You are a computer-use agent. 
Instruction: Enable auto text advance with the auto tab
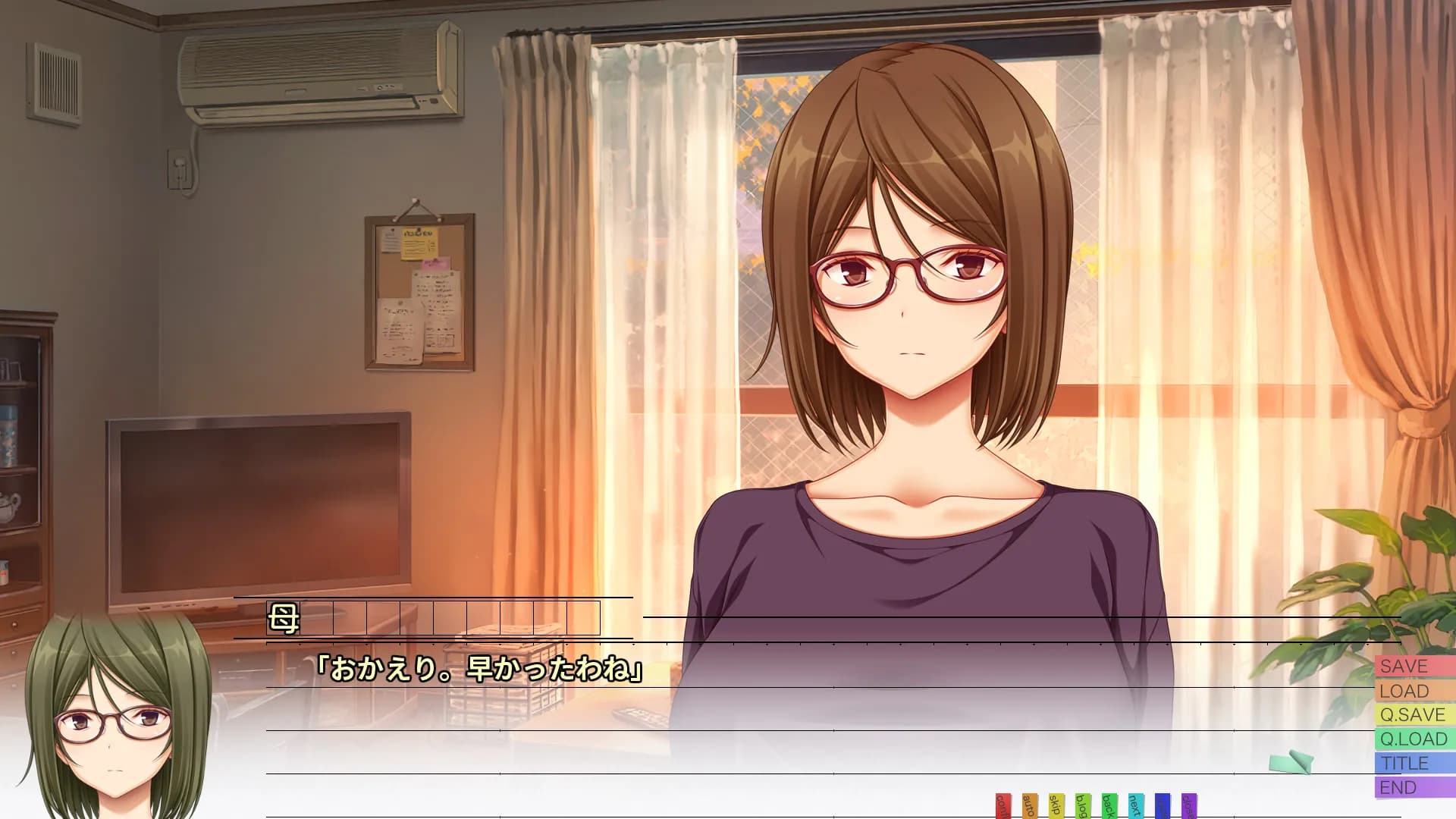click(1029, 804)
